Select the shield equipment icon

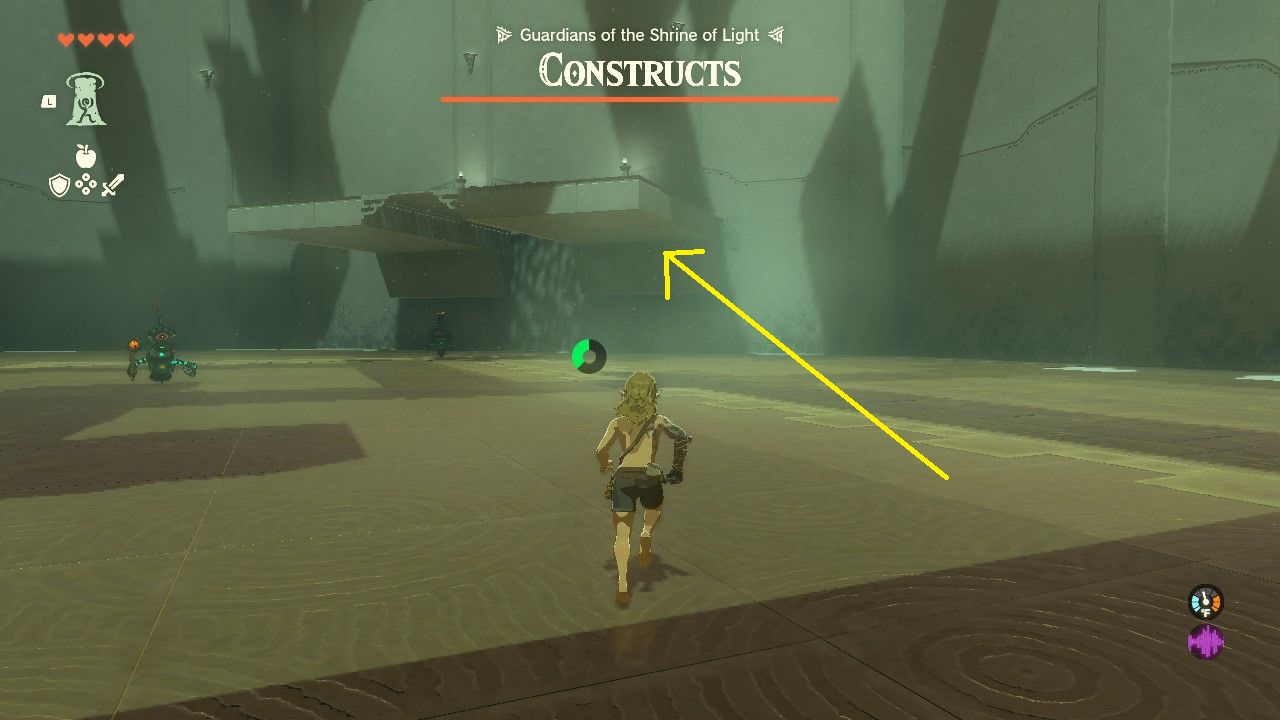click(x=58, y=183)
